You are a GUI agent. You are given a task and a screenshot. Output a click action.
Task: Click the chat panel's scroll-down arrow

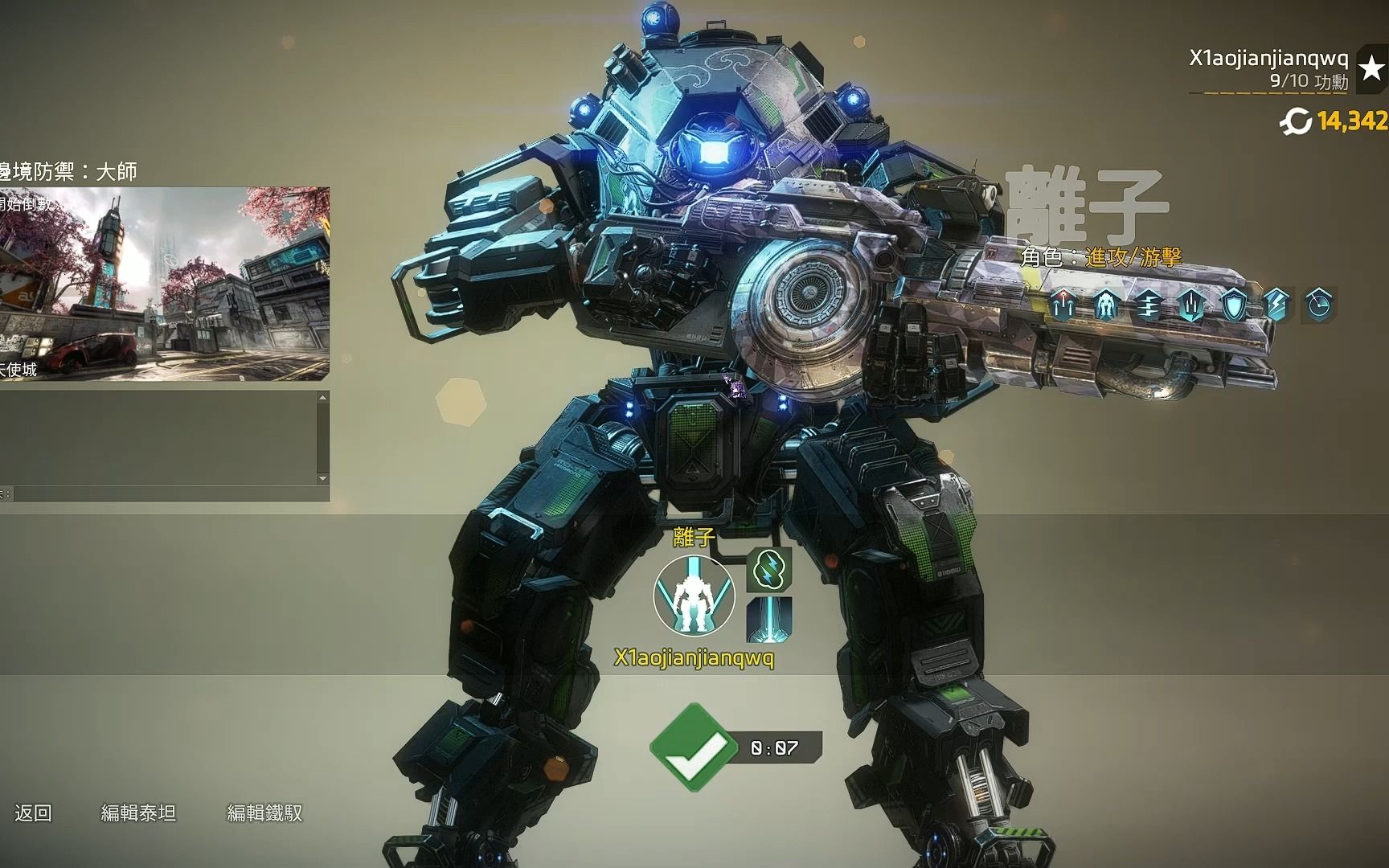pyautogui.click(x=322, y=479)
